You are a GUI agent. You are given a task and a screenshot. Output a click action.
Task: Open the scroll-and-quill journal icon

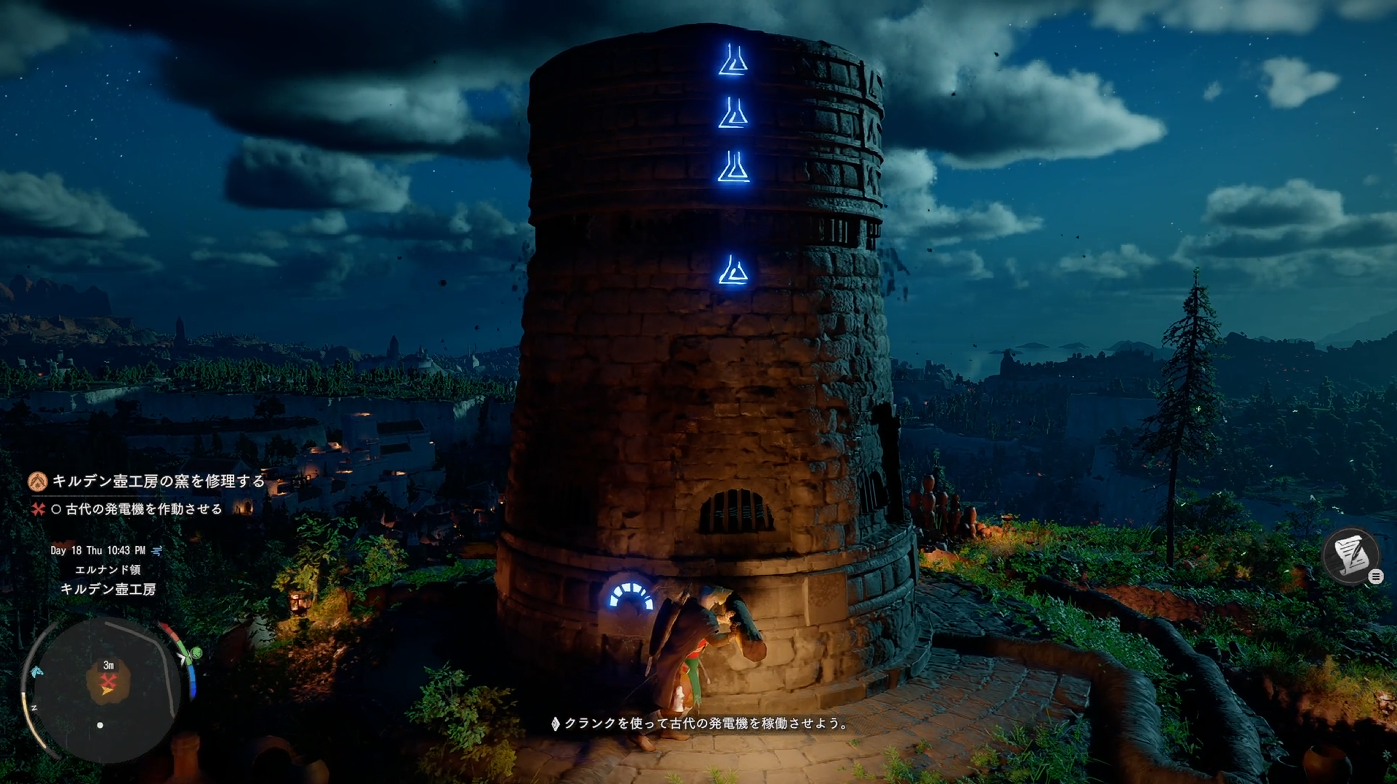pyautogui.click(x=1350, y=555)
